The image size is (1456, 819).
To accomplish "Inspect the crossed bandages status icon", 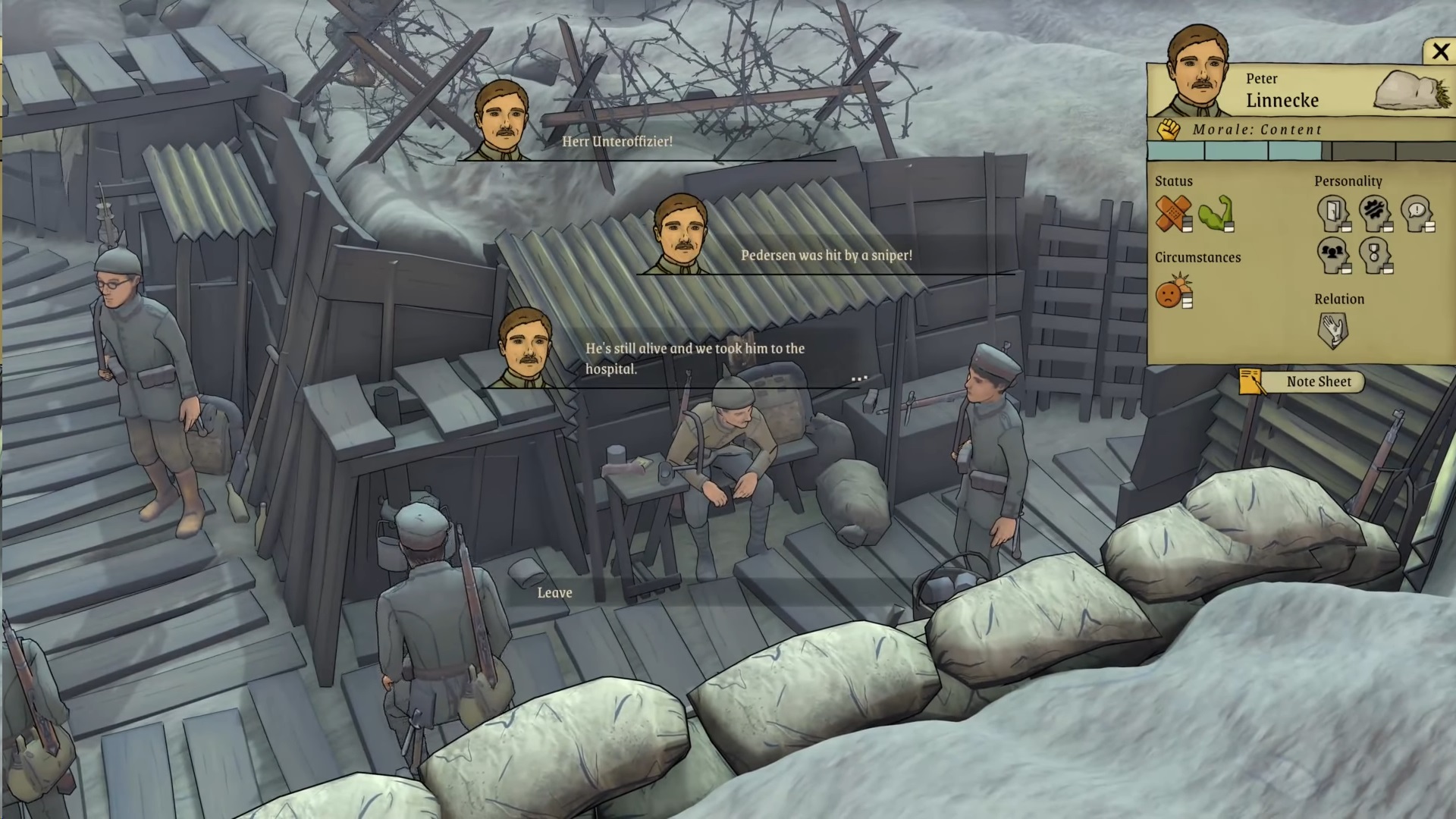I will 1172,214.
